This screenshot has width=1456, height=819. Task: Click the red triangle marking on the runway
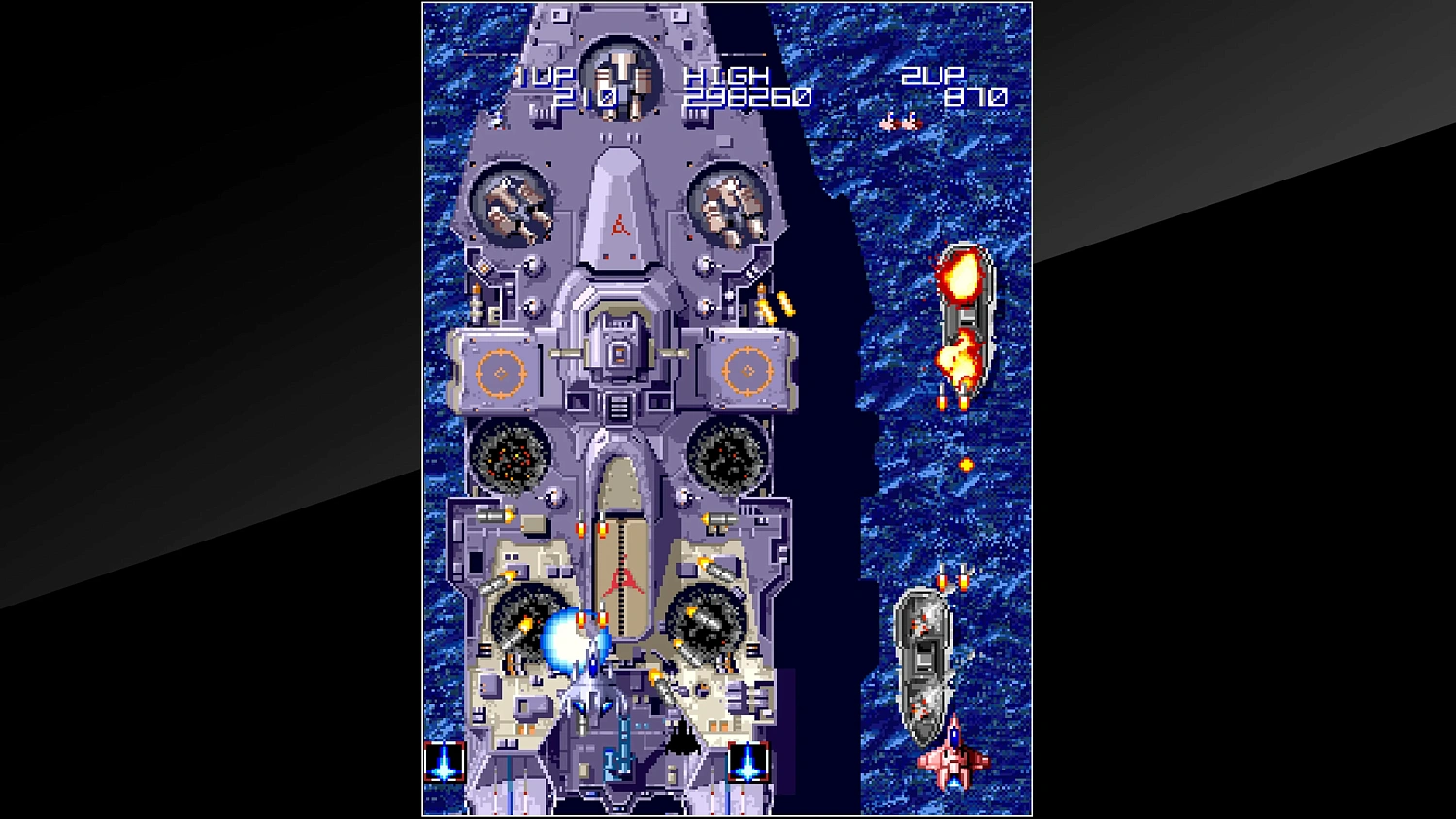(x=620, y=579)
